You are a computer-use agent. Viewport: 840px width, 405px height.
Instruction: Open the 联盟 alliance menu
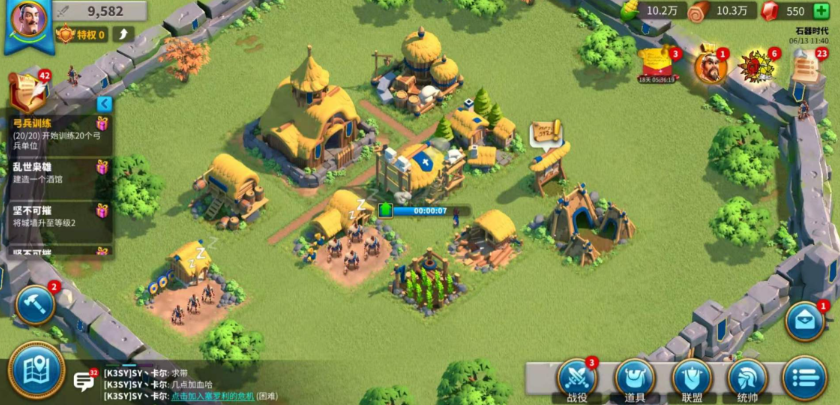point(692,378)
